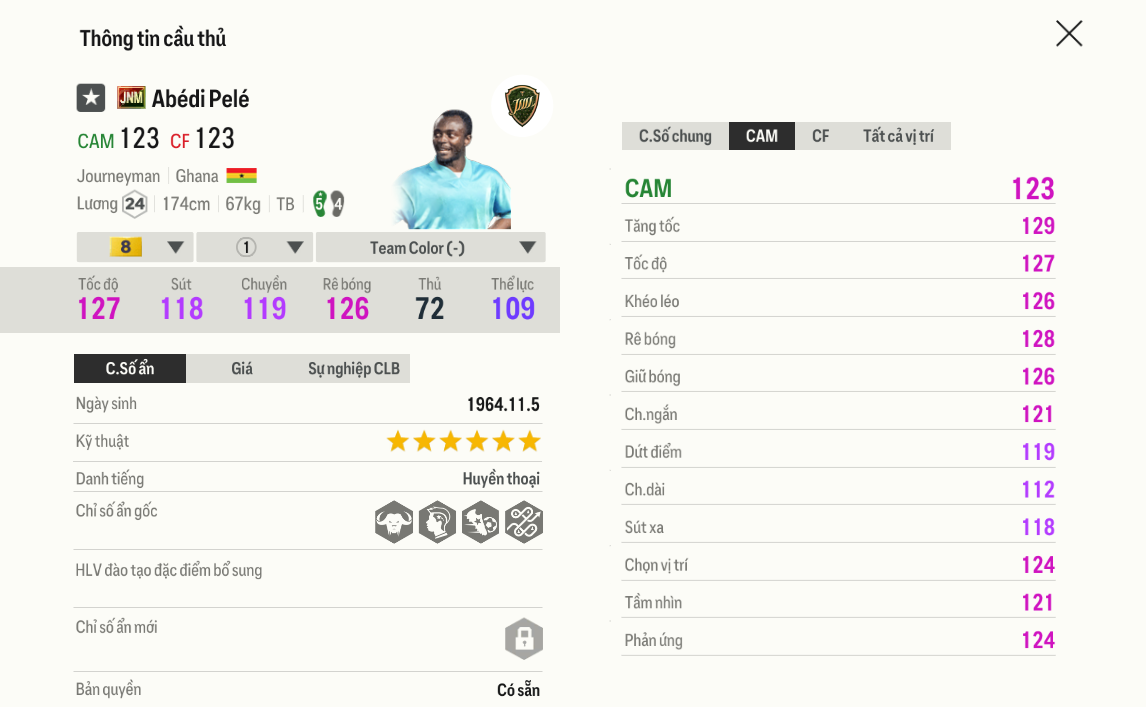Click the JNM season badge
This screenshot has height=707, width=1146.
coord(131,98)
